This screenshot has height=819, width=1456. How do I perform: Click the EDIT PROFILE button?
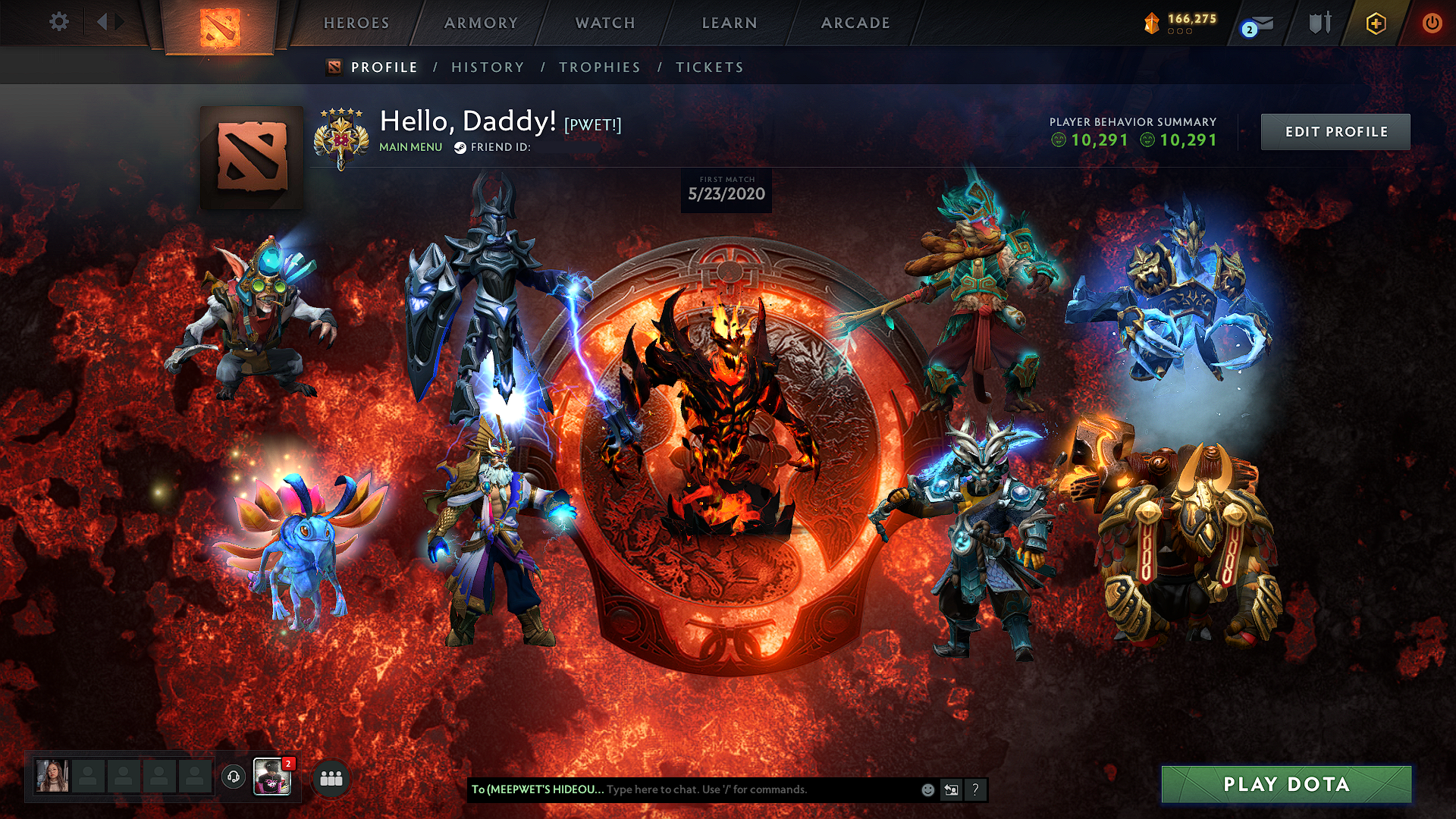tap(1335, 130)
